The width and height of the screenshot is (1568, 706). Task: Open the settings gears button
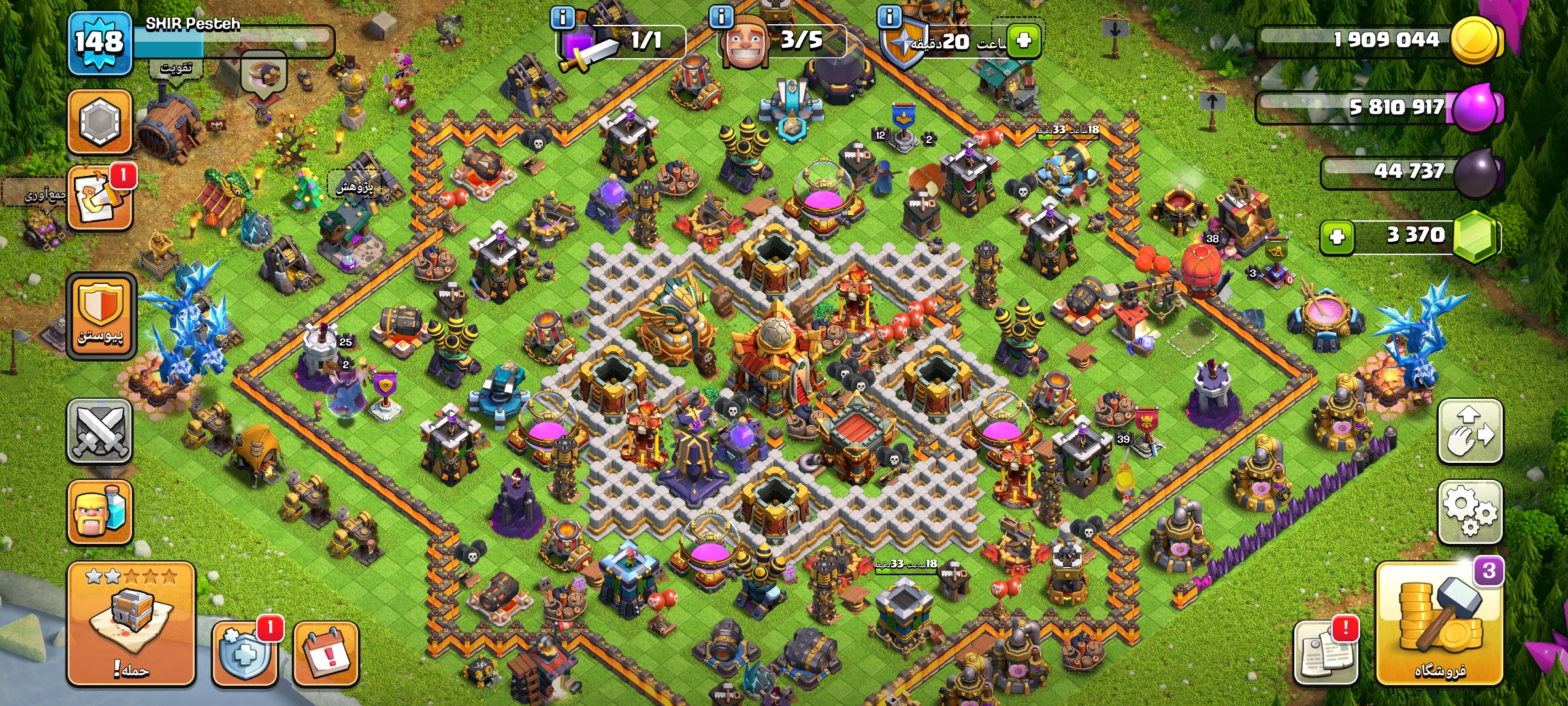click(1470, 512)
